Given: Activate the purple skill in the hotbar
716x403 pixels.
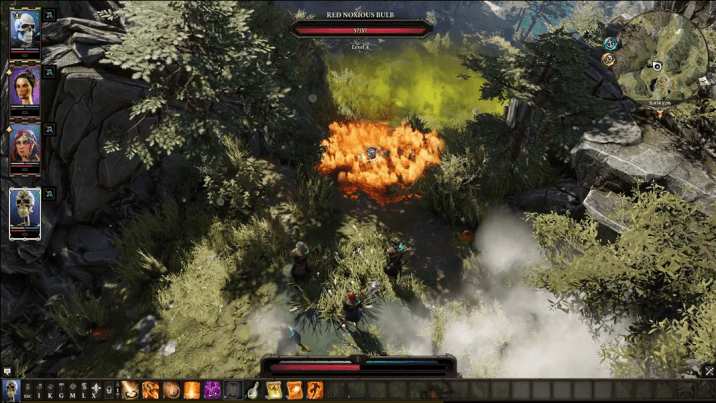Looking at the screenshot, I should [212, 390].
